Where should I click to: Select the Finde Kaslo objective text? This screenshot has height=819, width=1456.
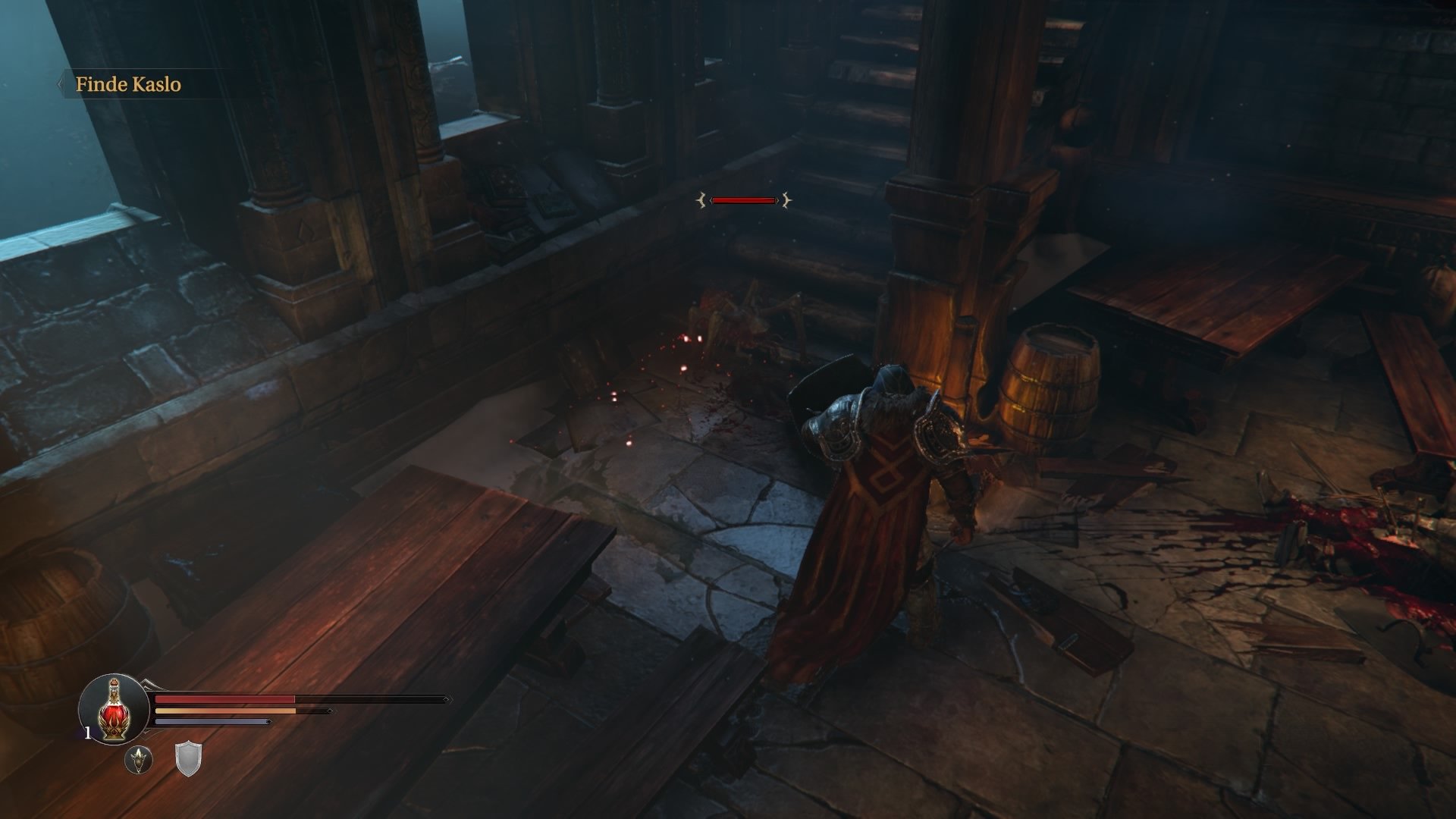click(x=129, y=86)
